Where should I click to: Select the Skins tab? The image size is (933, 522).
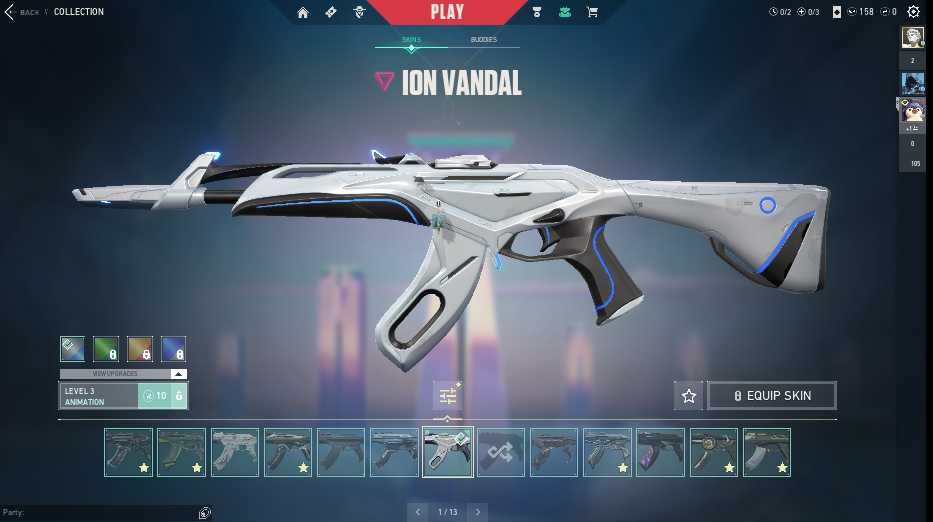pyautogui.click(x=411, y=40)
